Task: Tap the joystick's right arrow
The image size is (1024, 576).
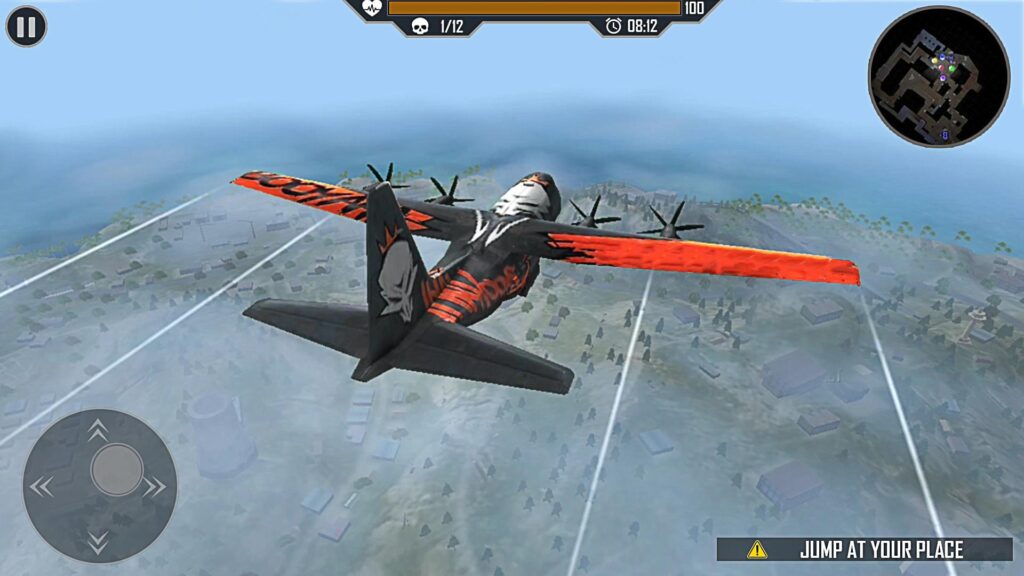Action: [154, 487]
